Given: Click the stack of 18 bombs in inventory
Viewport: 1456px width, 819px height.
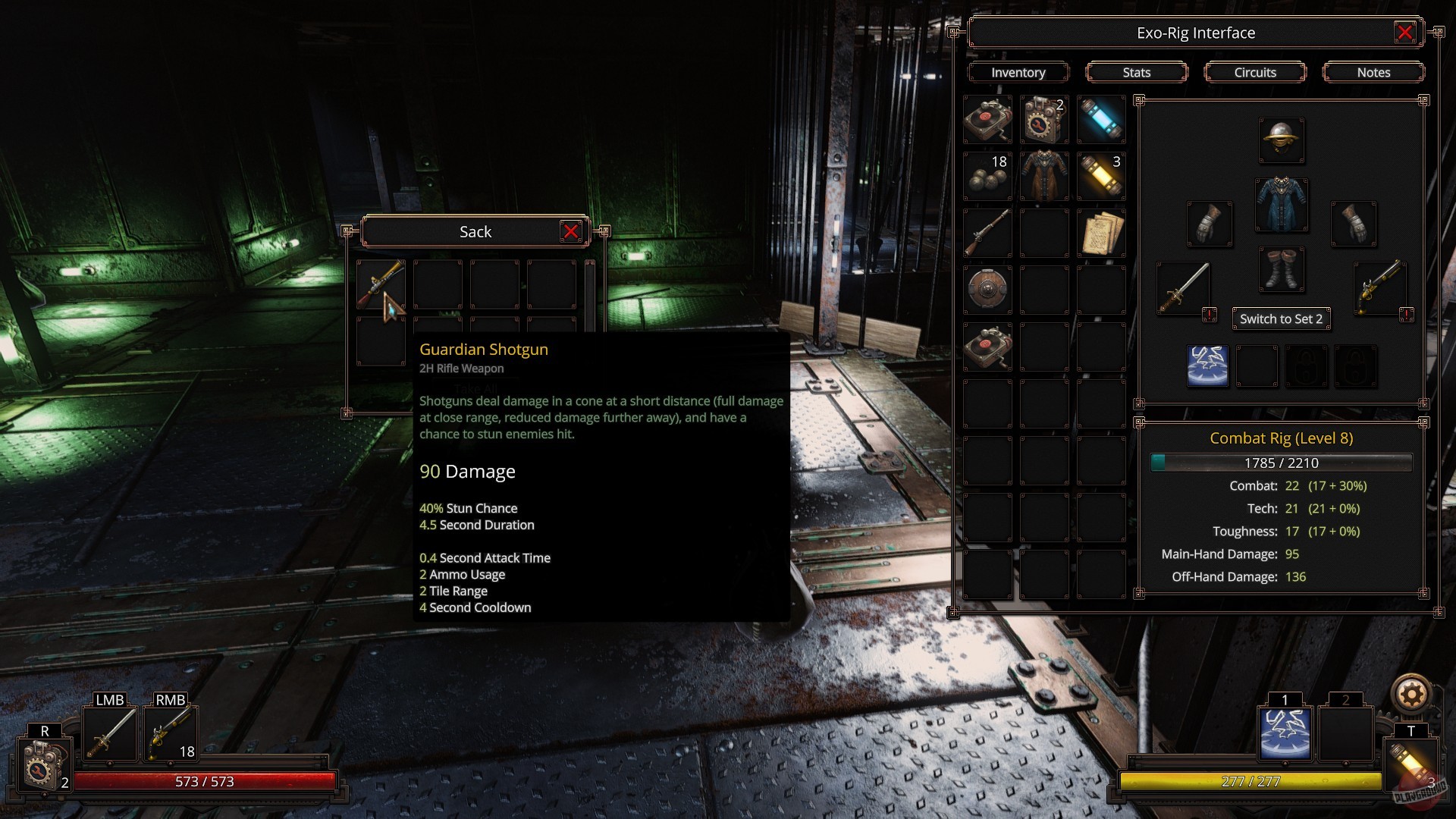Looking at the screenshot, I should click(x=987, y=176).
